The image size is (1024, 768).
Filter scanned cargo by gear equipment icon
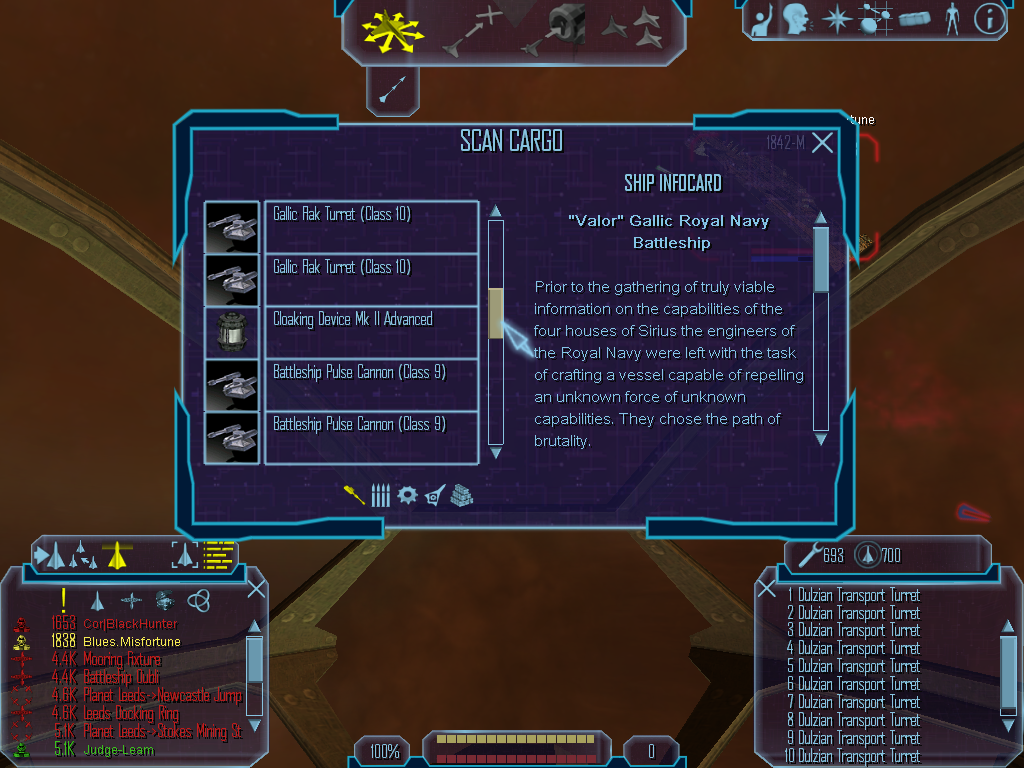click(407, 495)
